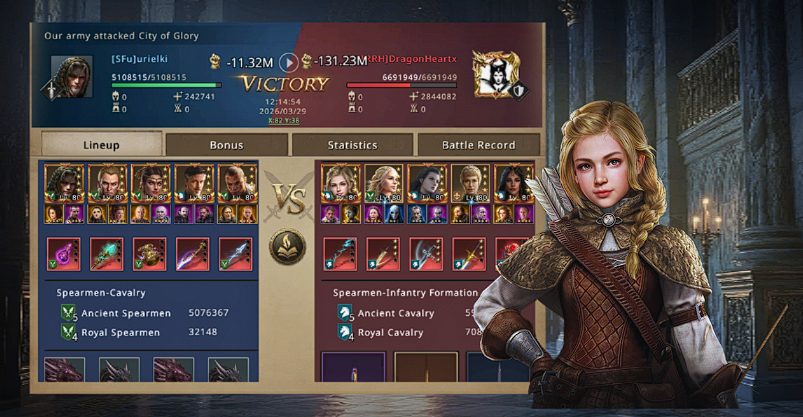Inspect the attacker's golden helmet equipment slot

point(150,254)
